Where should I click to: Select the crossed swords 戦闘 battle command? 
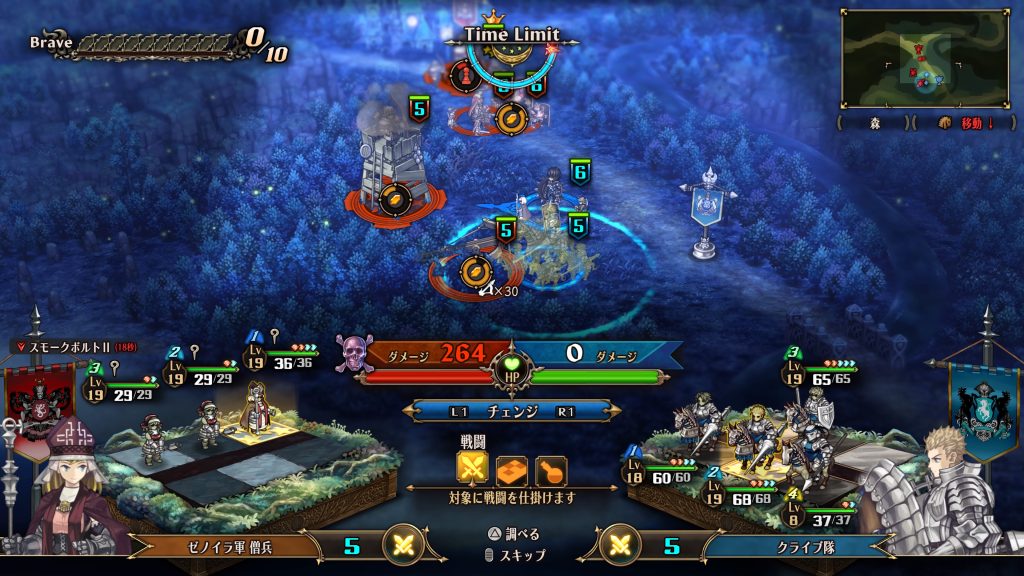[x=472, y=468]
